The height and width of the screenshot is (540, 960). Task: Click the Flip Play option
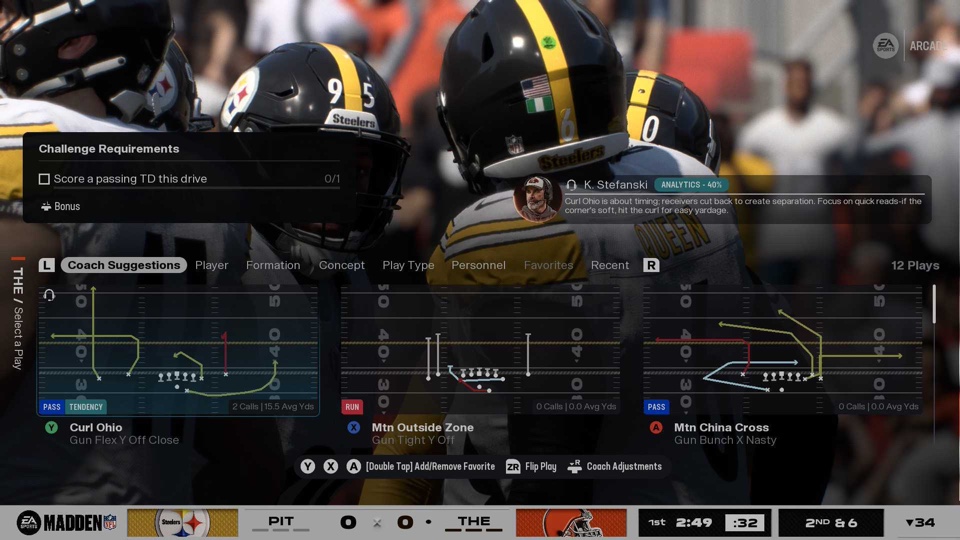(x=531, y=466)
